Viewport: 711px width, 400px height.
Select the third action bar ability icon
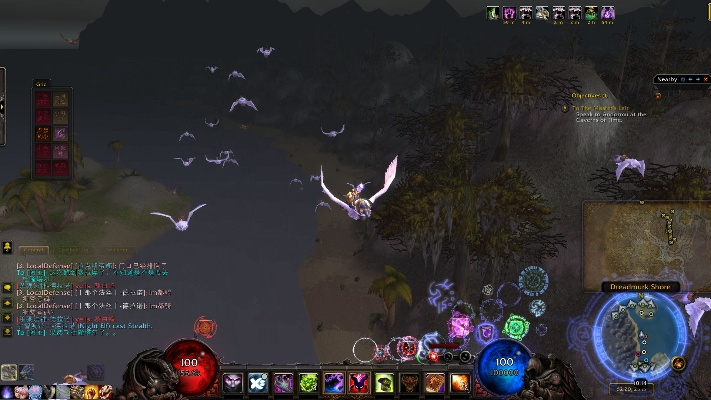click(283, 382)
